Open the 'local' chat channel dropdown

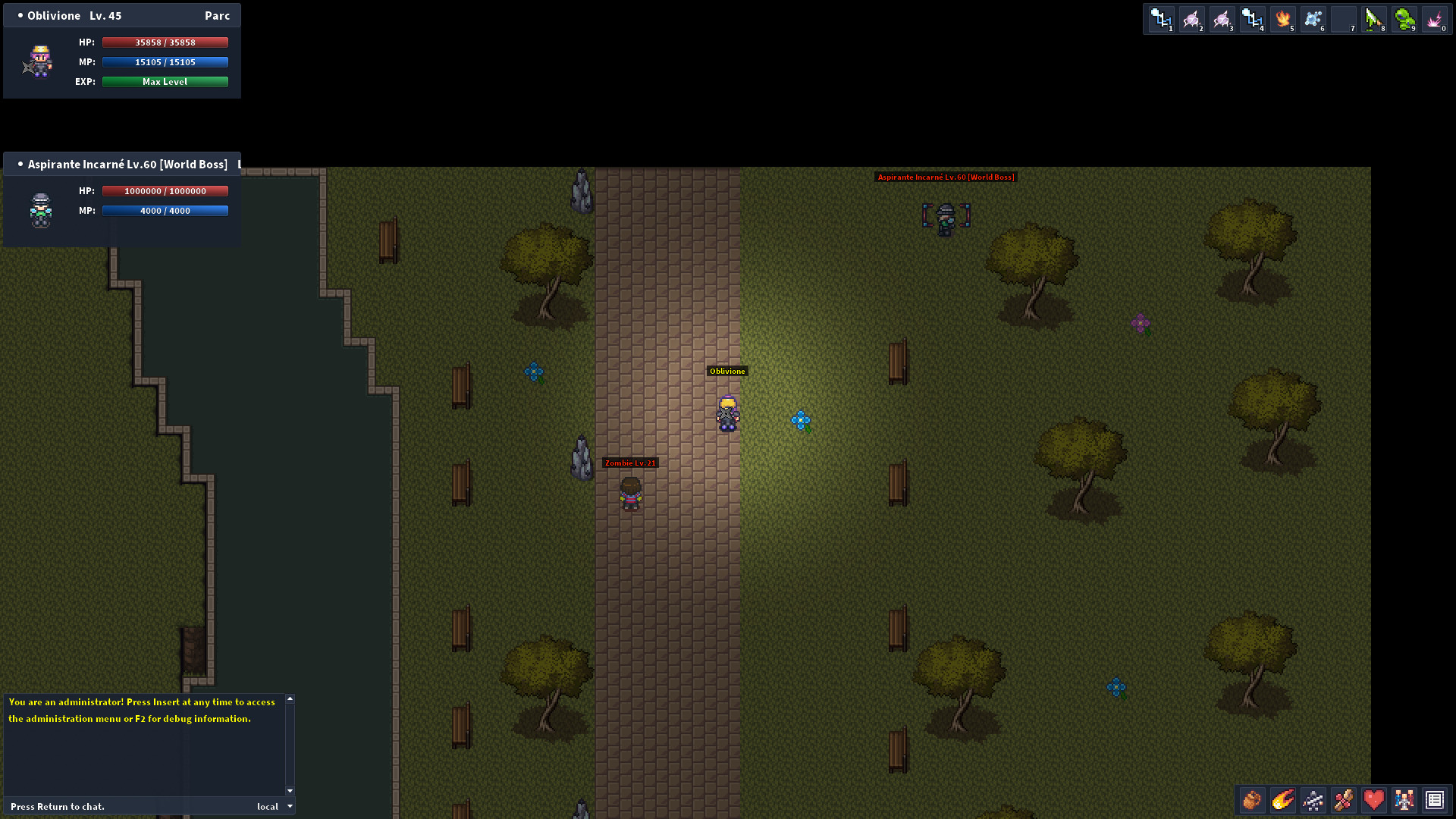pyautogui.click(x=273, y=806)
